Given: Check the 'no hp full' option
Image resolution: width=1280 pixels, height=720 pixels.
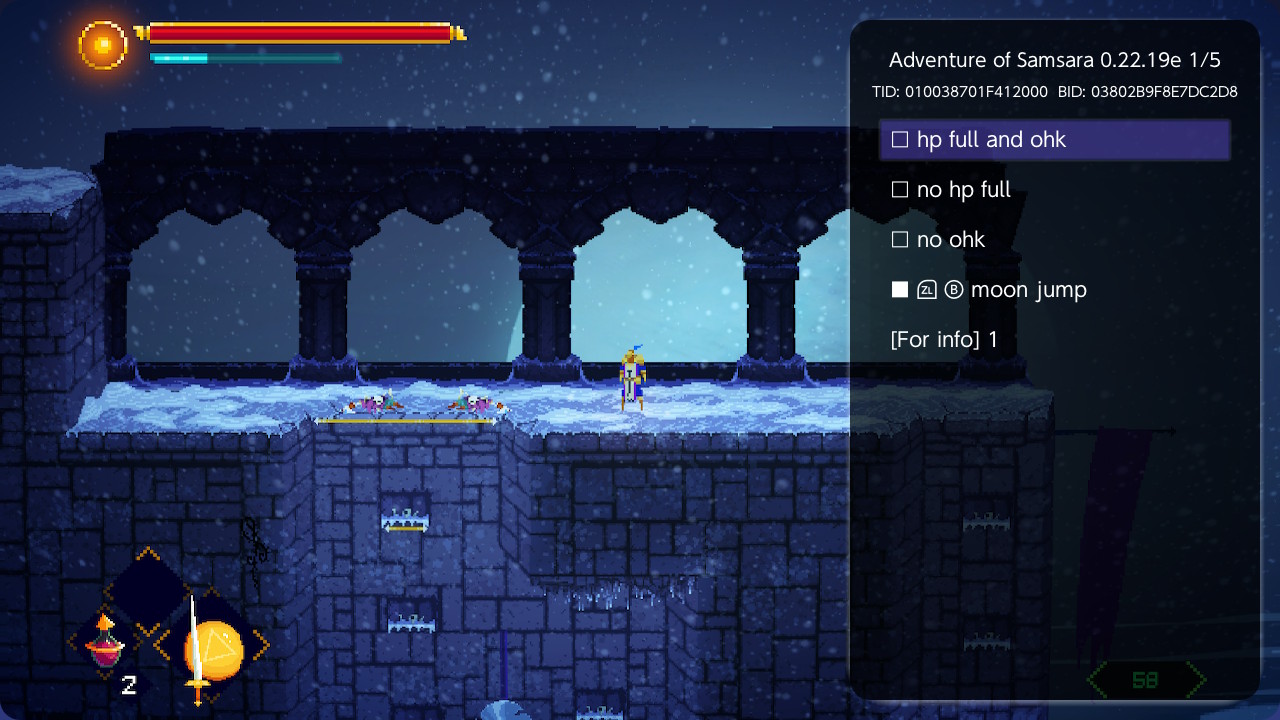Looking at the screenshot, I should click(899, 189).
